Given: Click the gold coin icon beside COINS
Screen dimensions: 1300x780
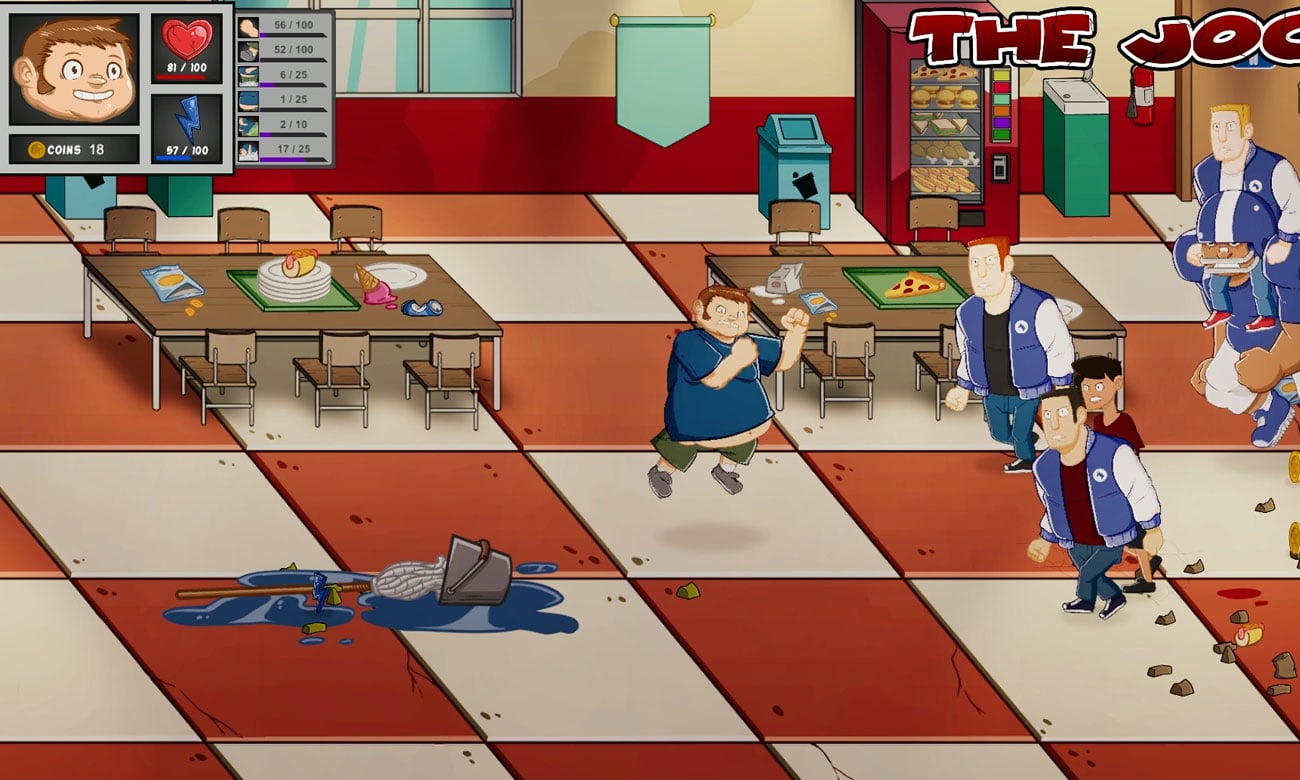Looking at the screenshot, I should pyautogui.click(x=35, y=148).
